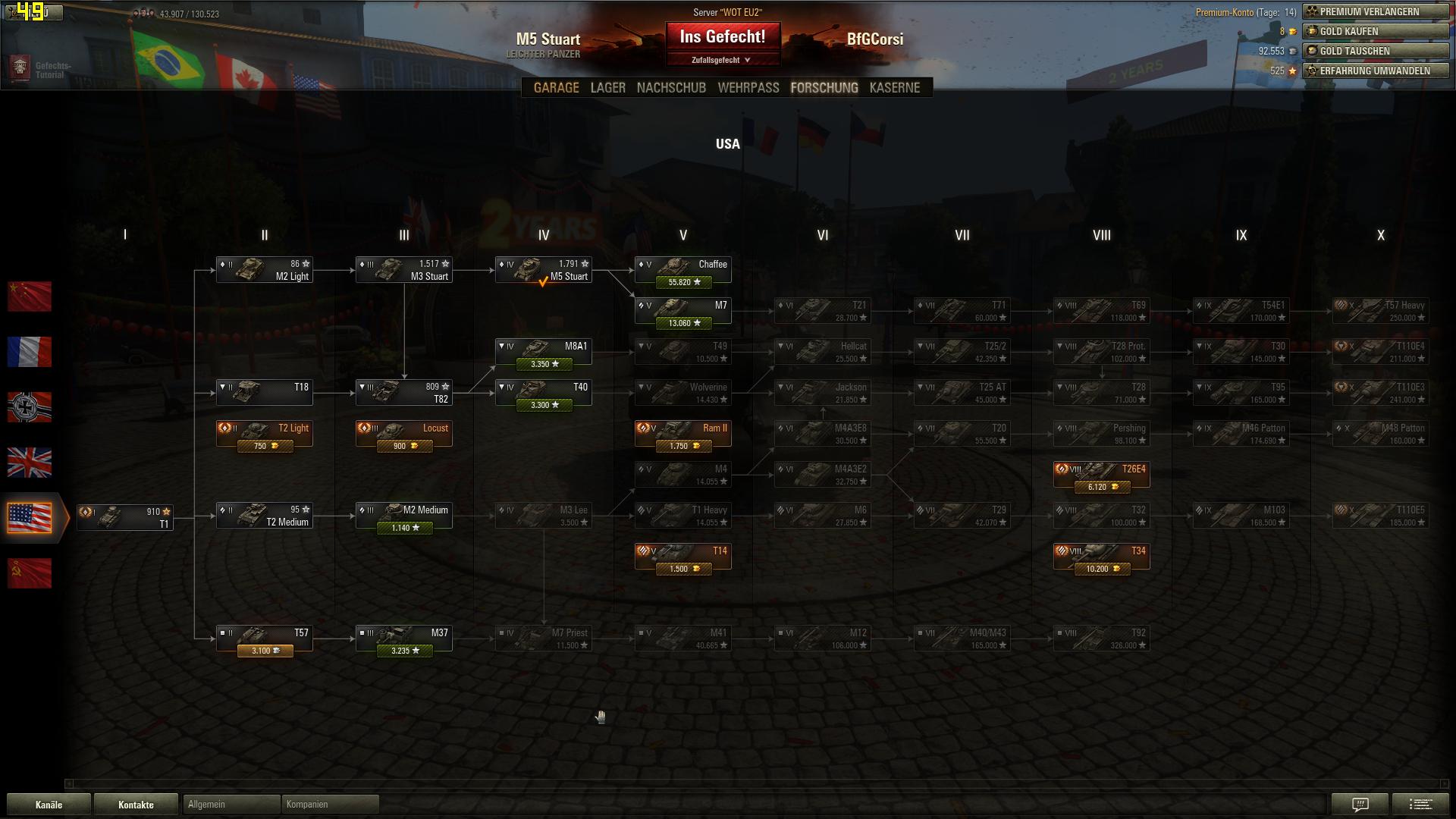The height and width of the screenshot is (819, 1456).
Task: Choose Gold kaufen
Action: click(1376, 31)
